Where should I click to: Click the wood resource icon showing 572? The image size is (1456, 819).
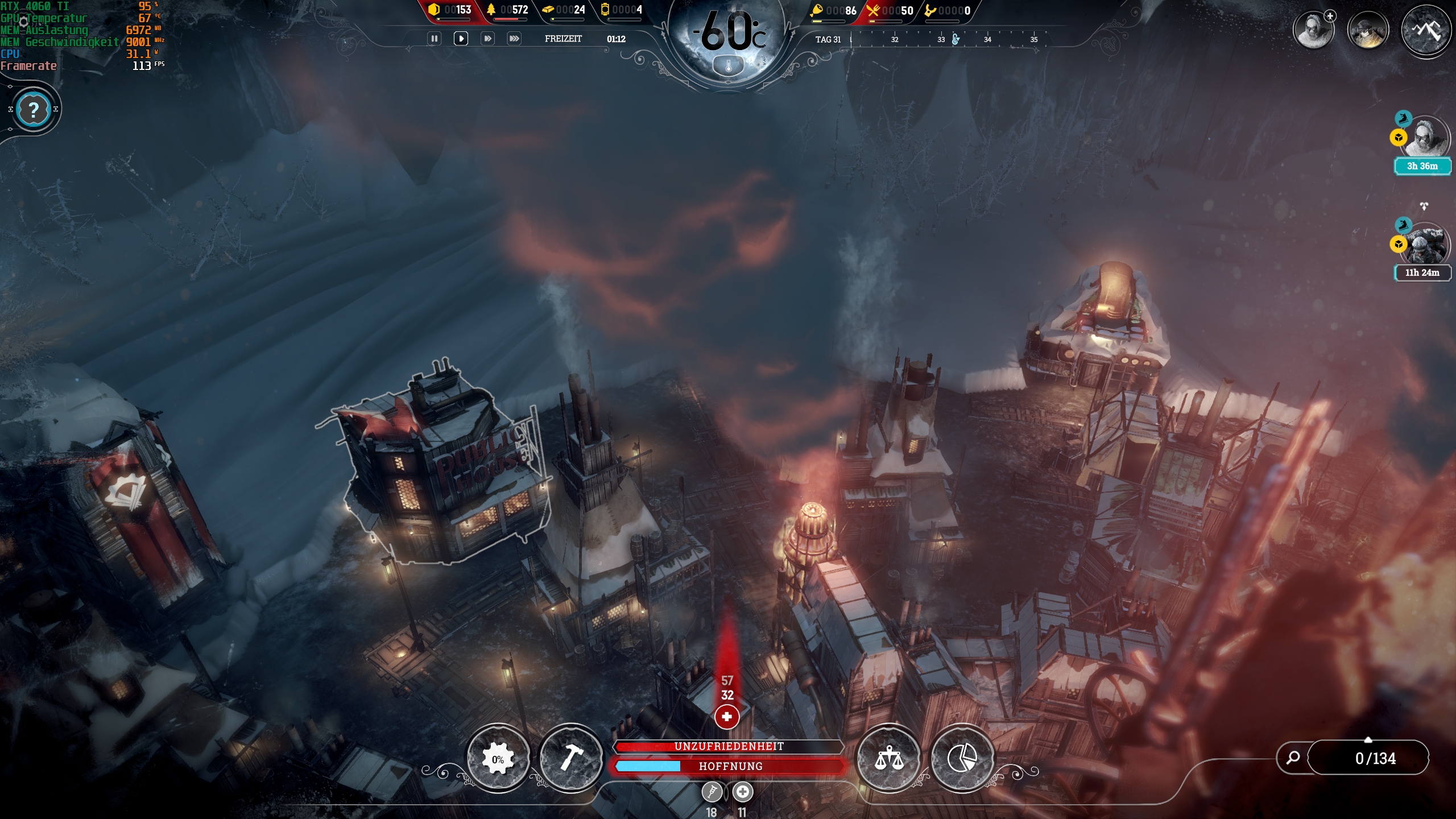(493, 10)
